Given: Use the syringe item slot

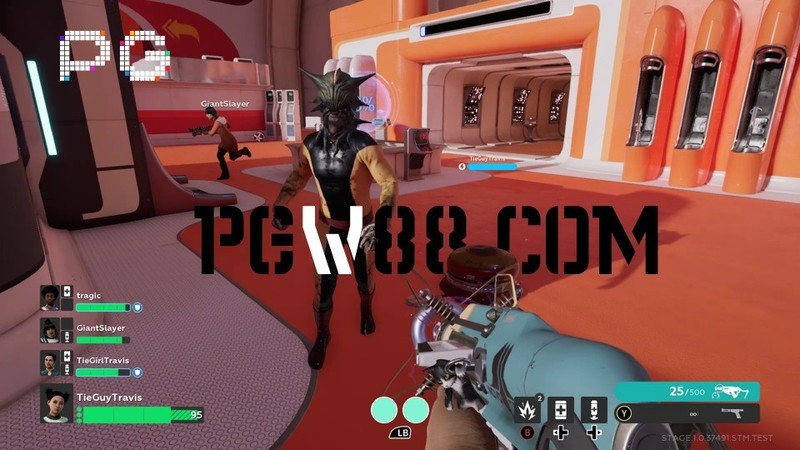Looking at the screenshot, I should 594,409.
